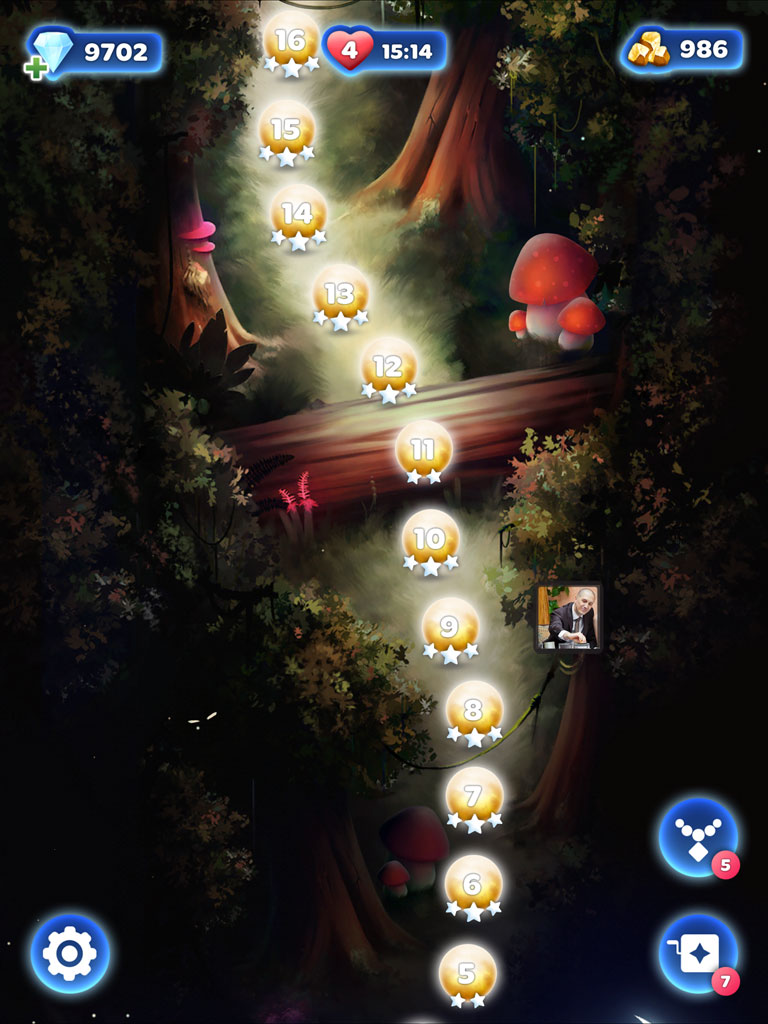Open level 5 orb
Viewport: 768px width, 1024px height.
pyautogui.click(x=467, y=973)
